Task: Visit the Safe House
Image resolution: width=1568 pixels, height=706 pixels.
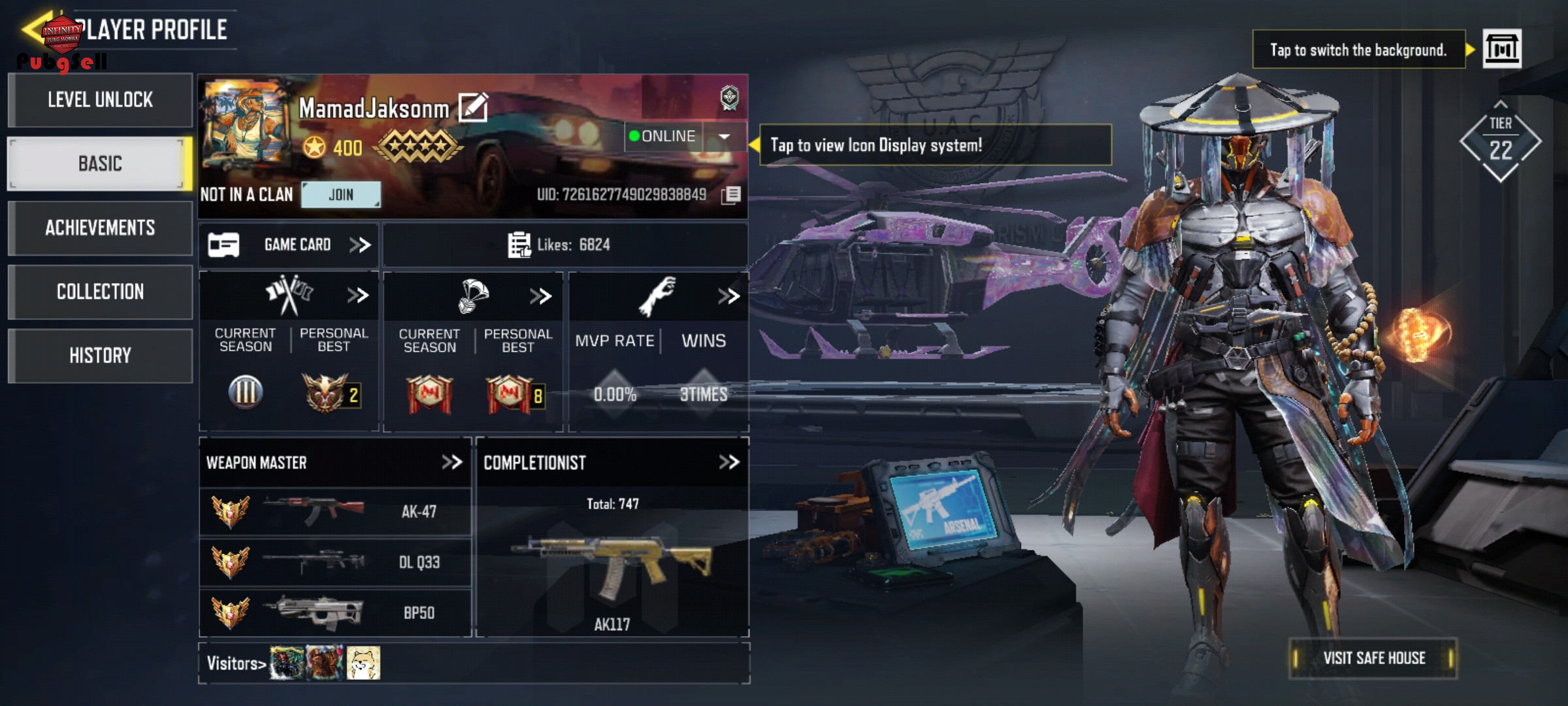Action: (1373, 658)
